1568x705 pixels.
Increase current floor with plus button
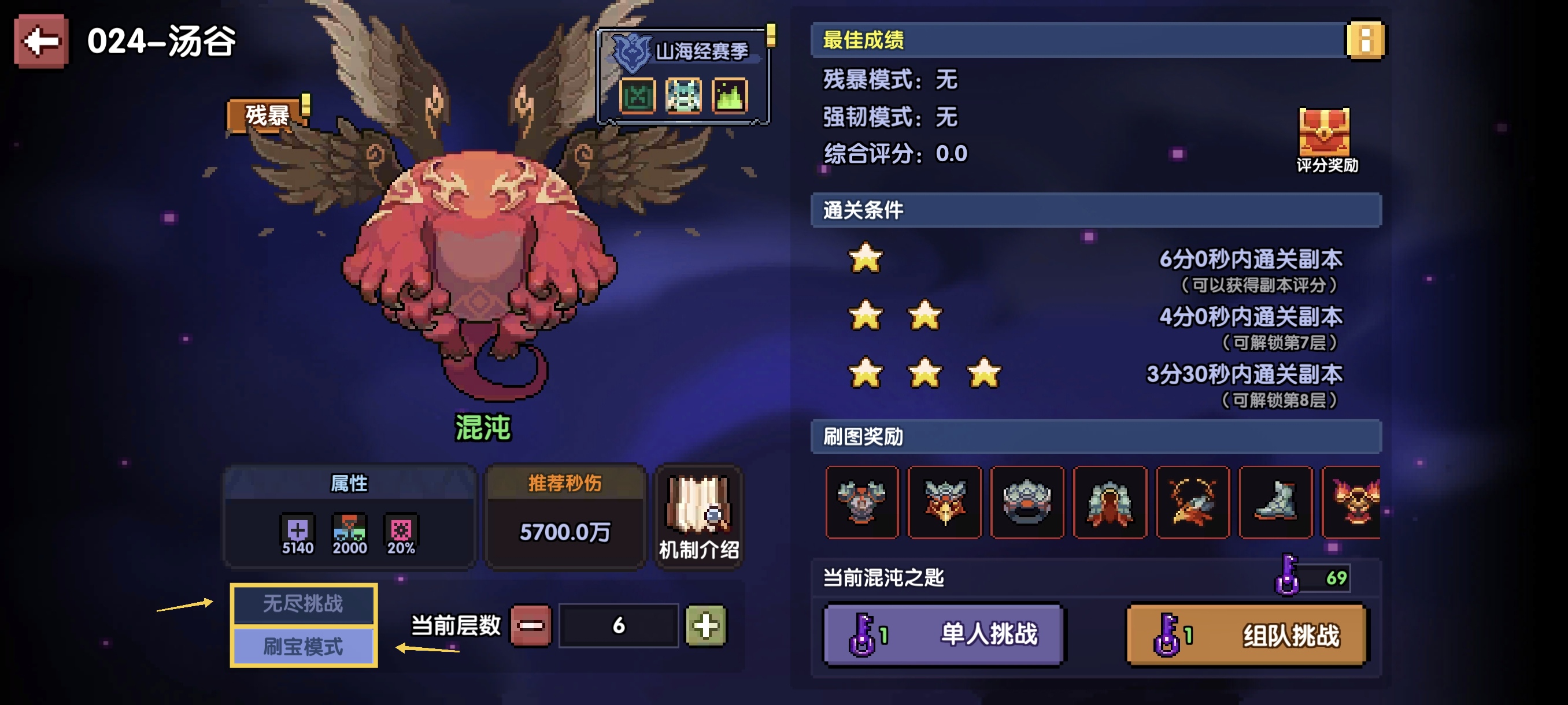(x=705, y=625)
